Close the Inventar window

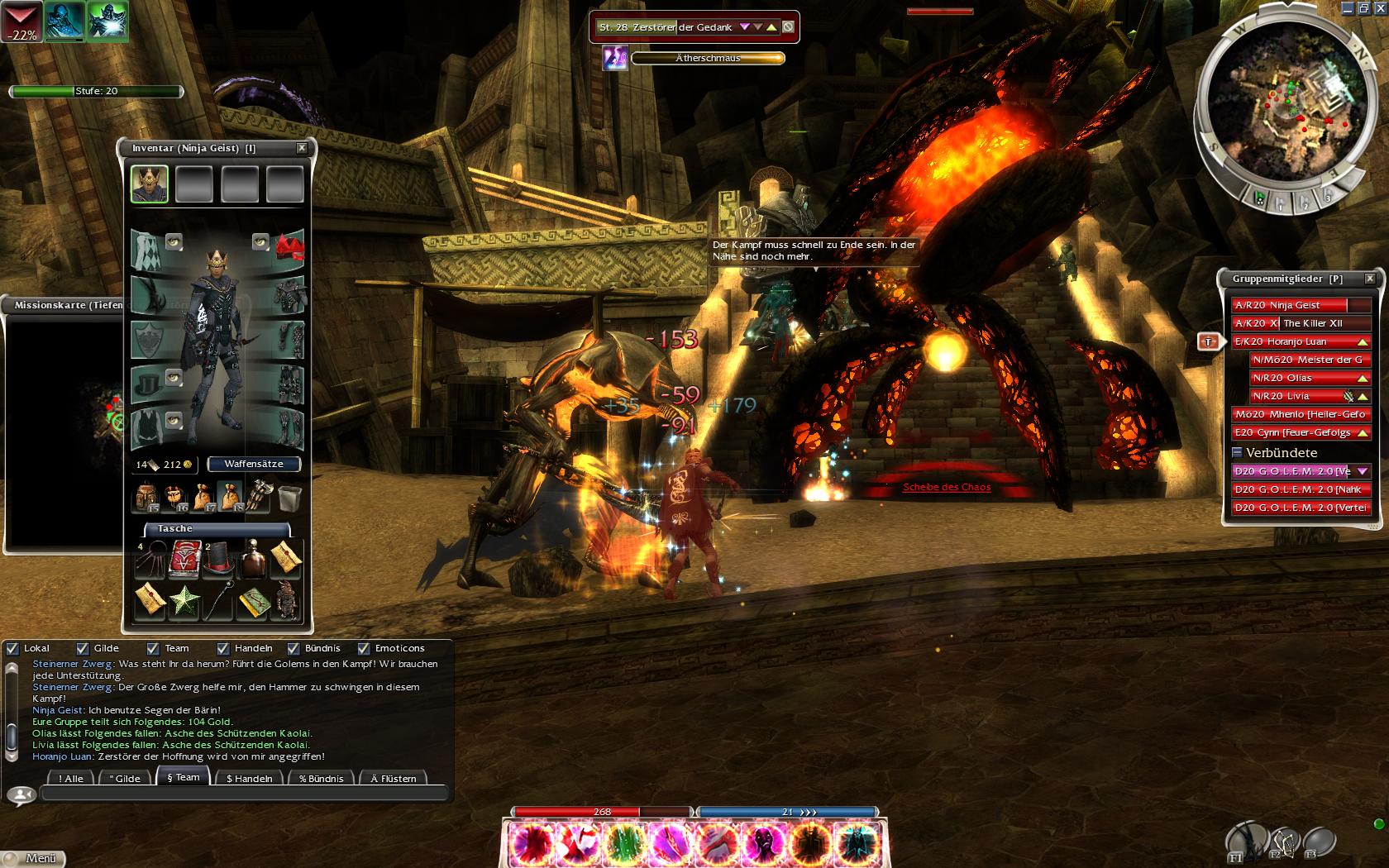coord(302,148)
